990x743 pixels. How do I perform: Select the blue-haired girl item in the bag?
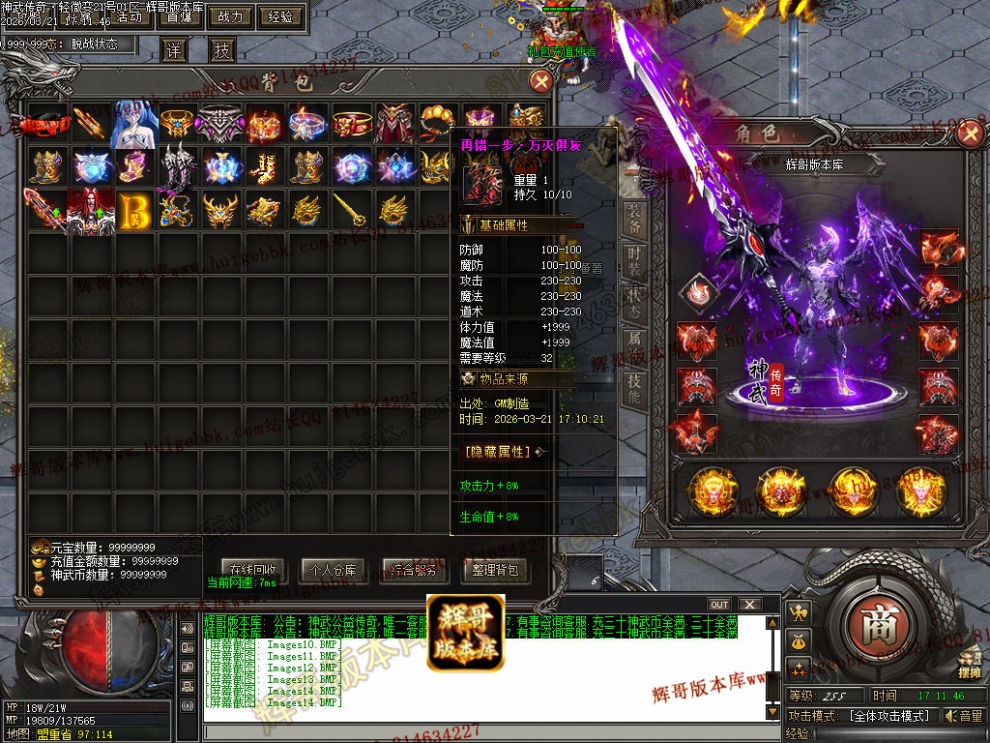point(135,124)
